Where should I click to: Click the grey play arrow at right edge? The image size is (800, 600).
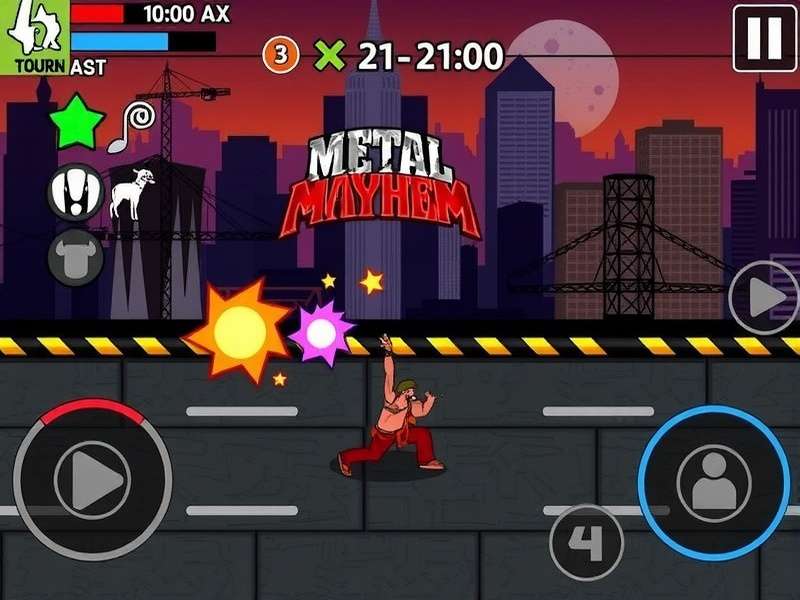click(x=765, y=297)
